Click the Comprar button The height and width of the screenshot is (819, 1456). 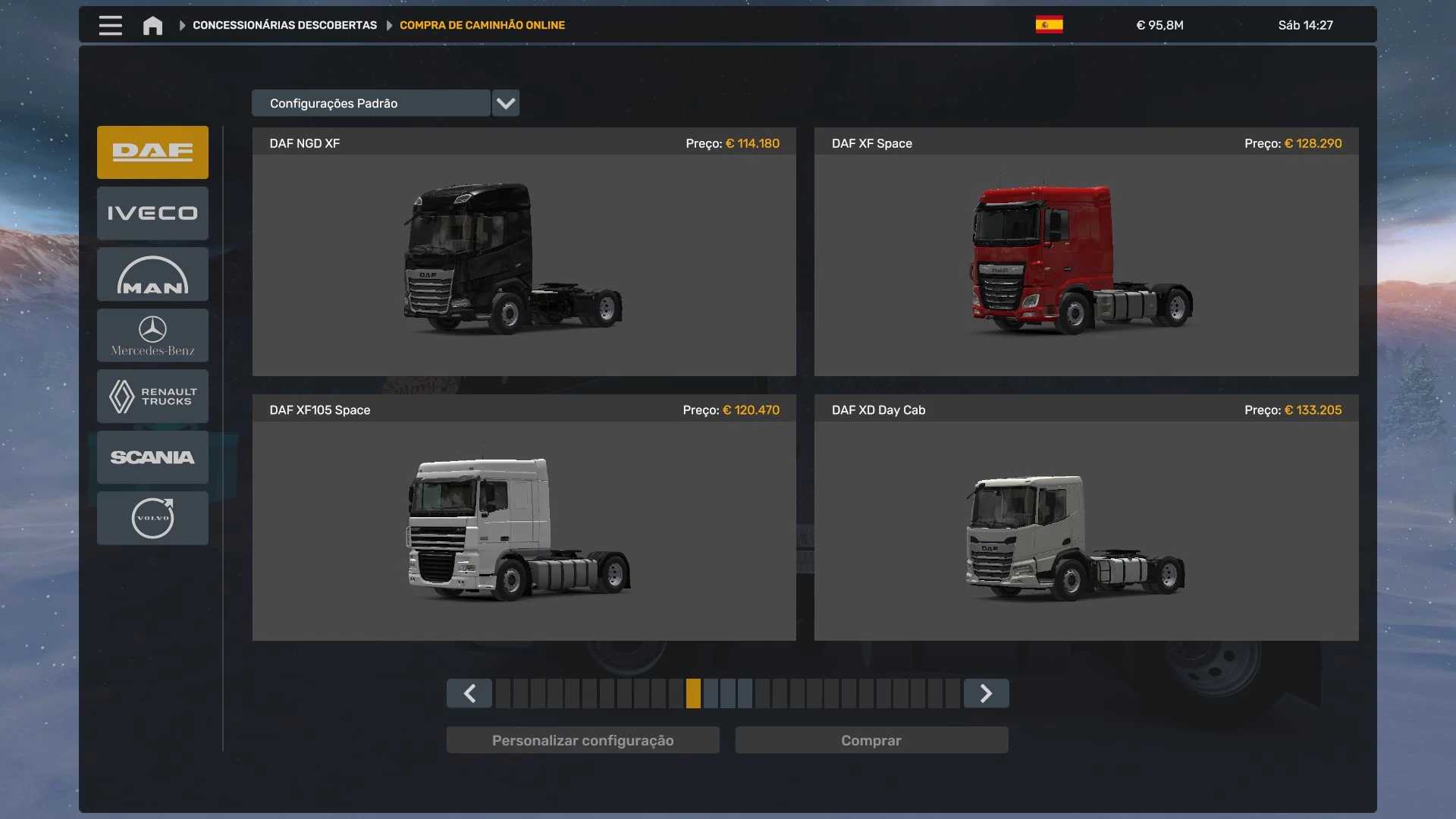tap(871, 740)
